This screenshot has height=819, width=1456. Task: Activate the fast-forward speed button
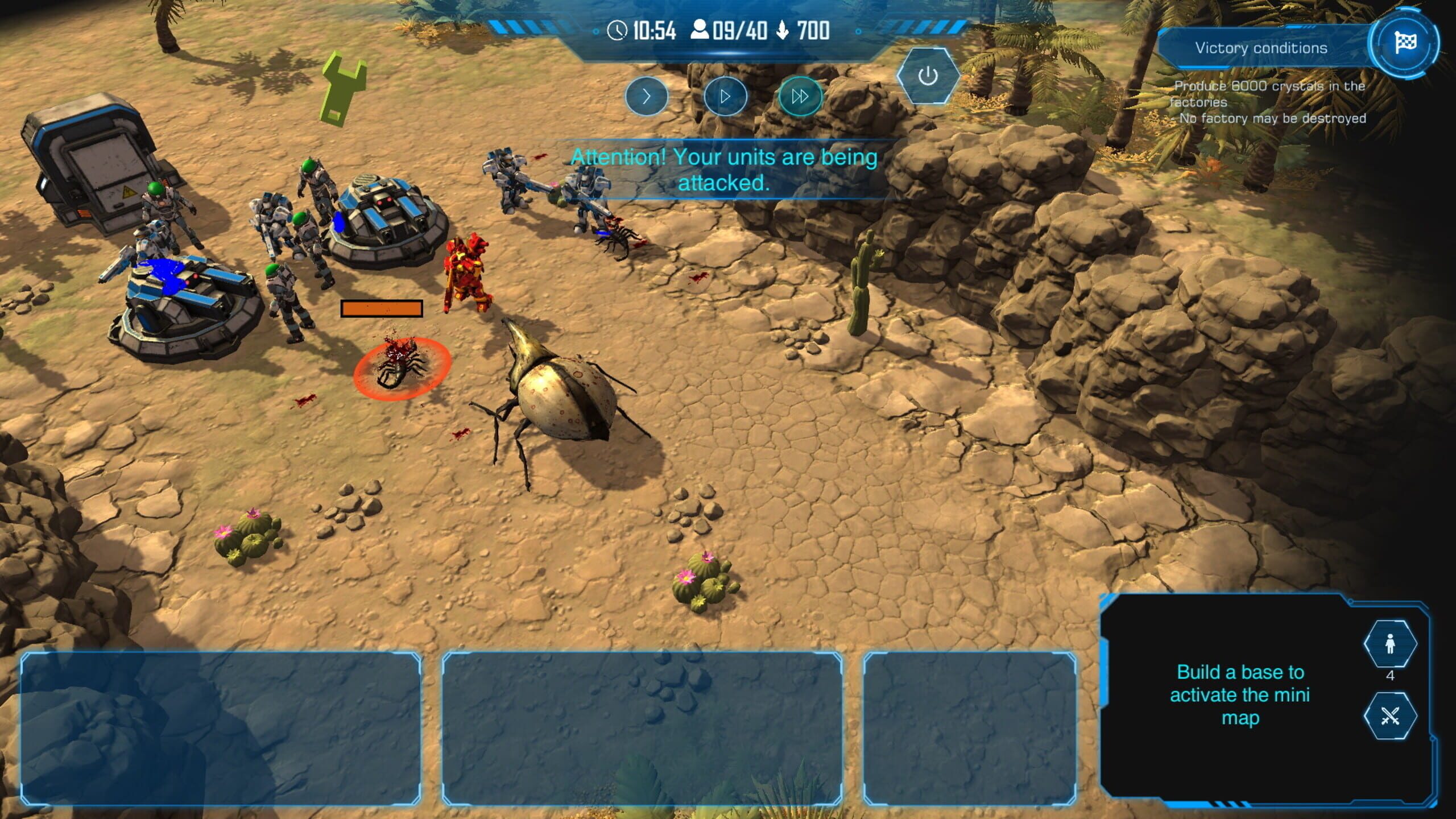(x=800, y=97)
